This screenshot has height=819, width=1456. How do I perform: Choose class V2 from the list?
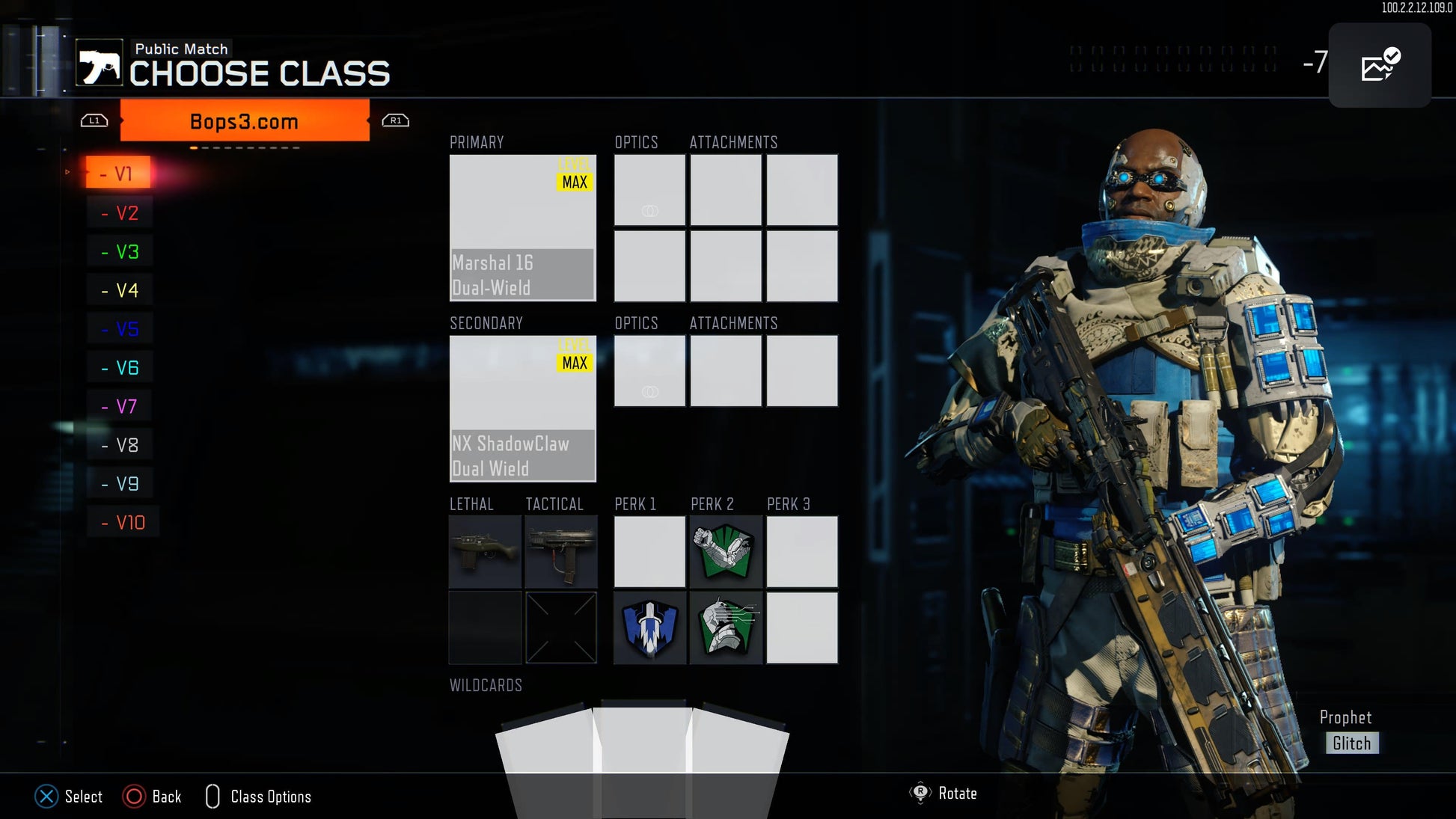coord(120,213)
